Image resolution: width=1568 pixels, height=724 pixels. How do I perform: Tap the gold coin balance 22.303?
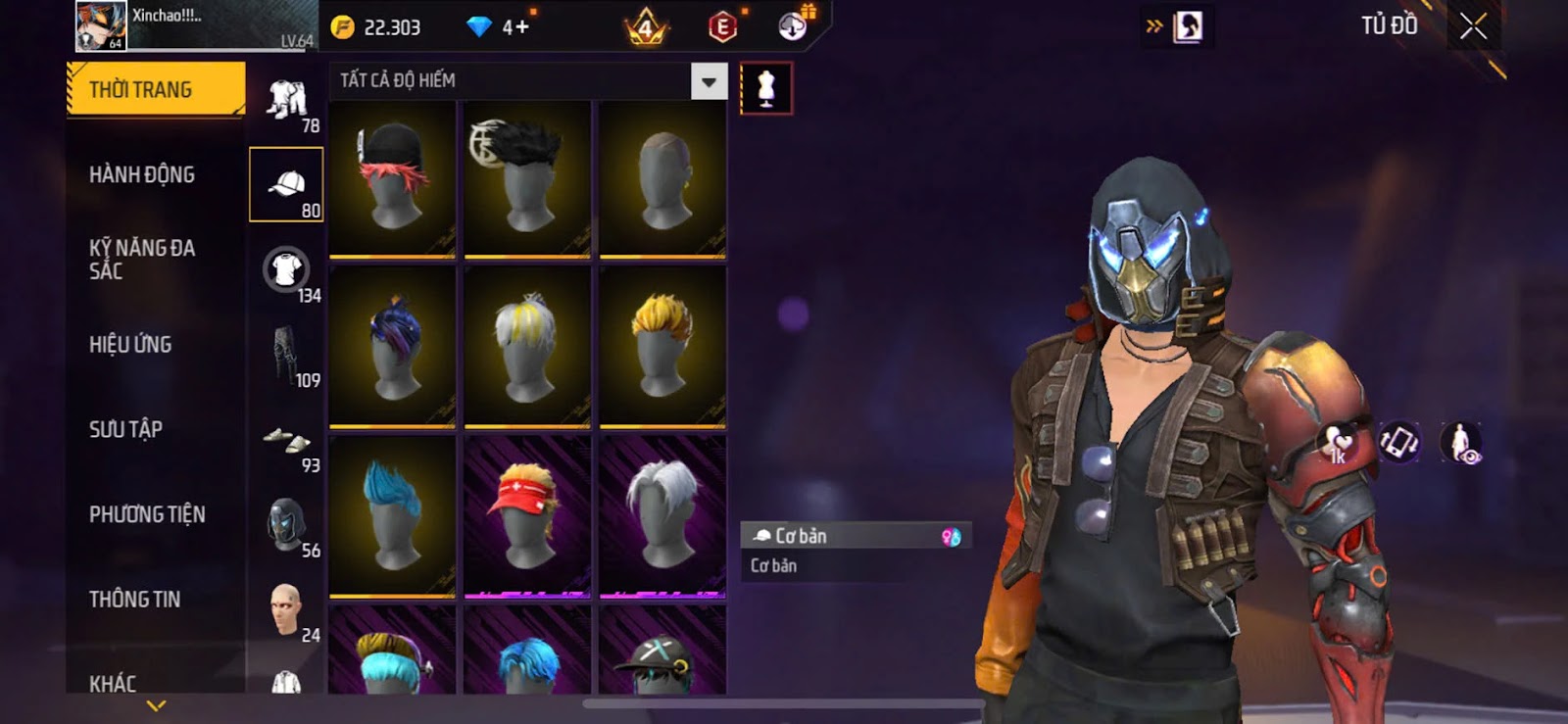tap(377, 27)
